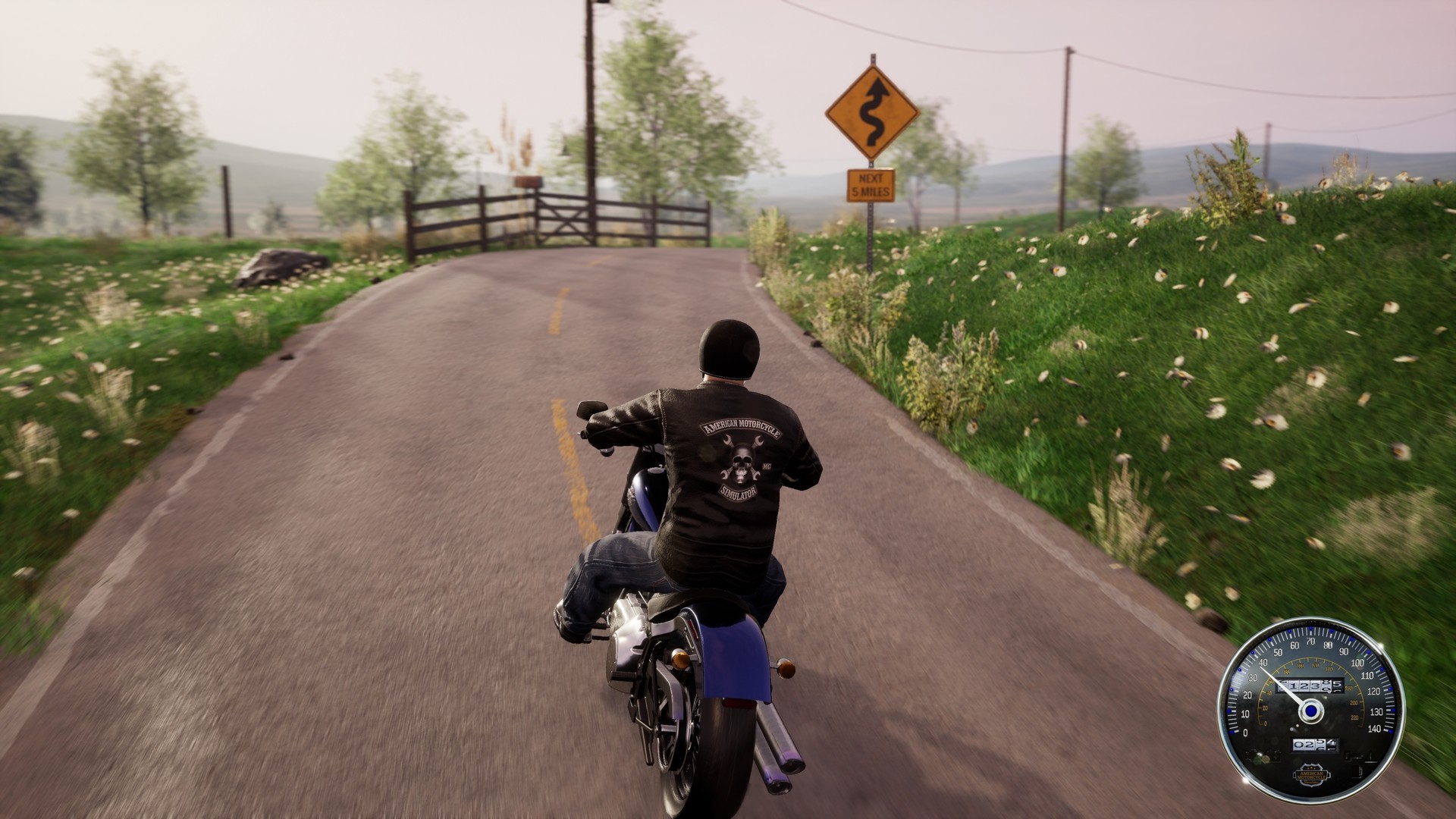
Task: Click the blue hub of the speedometer needle
Action: pos(1311,711)
